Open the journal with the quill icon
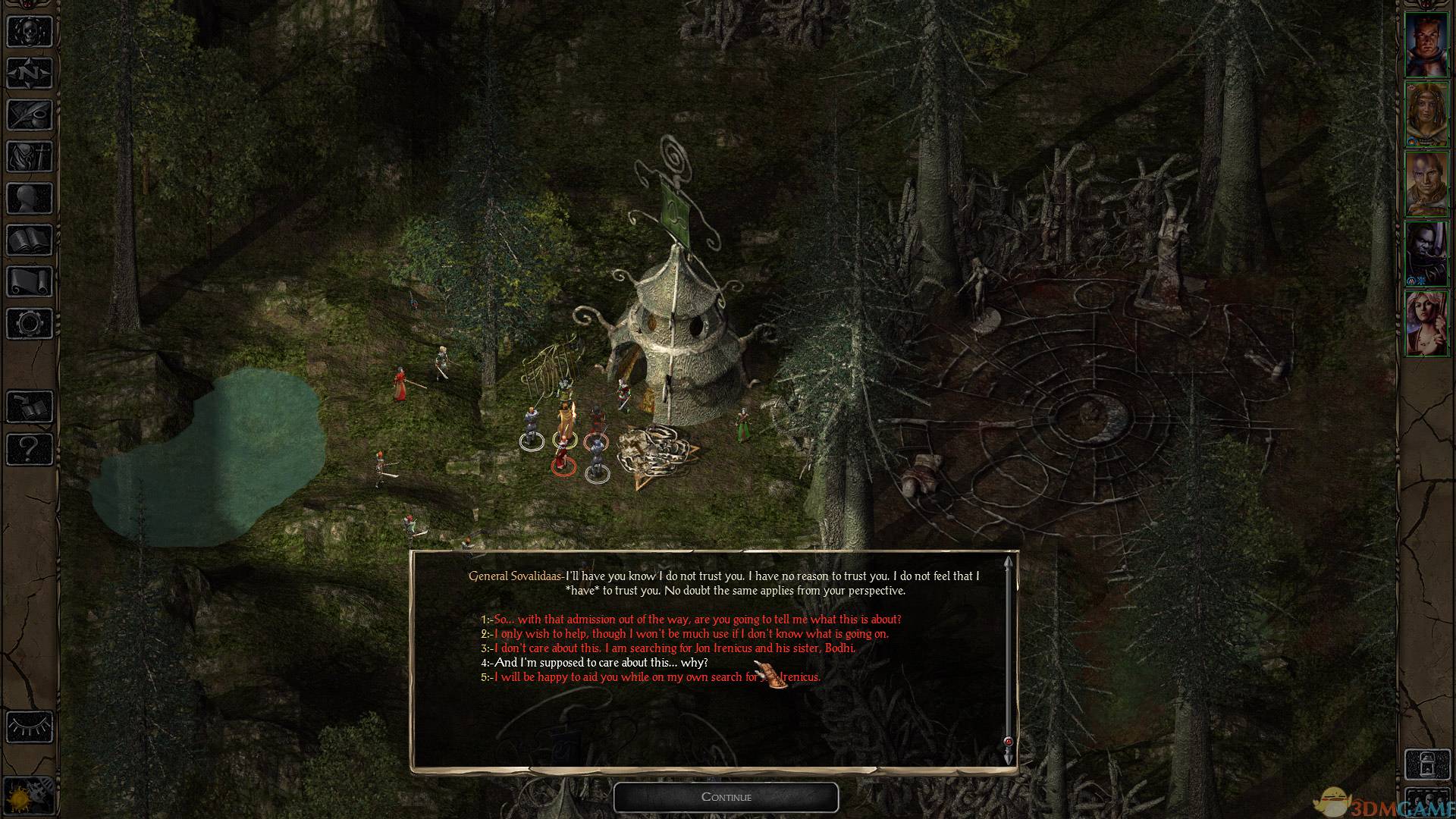Viewport: 1456px width, 819px height. coord(30,115)
